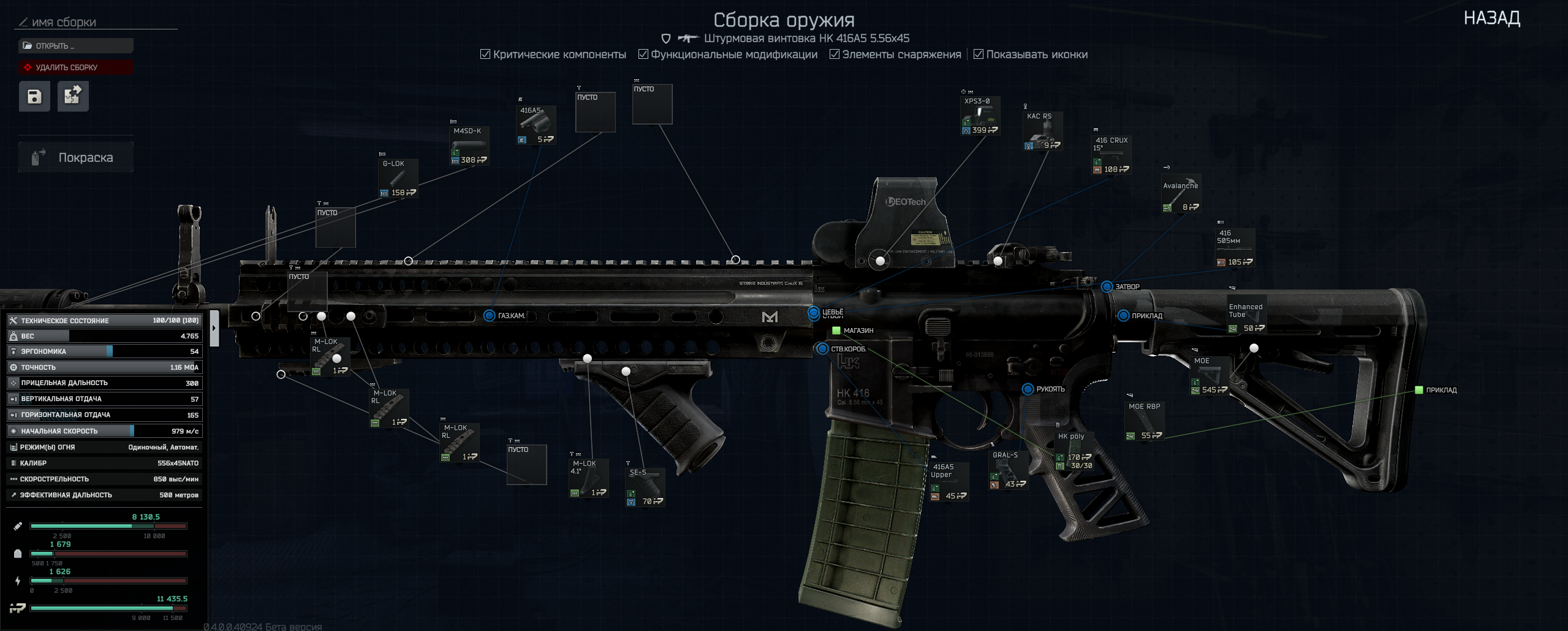Select the XPS3-0 sight slot
Image resolution: width=1568 pixels, height=631 pixels.
pyautogui.click(x=980, y=116)
